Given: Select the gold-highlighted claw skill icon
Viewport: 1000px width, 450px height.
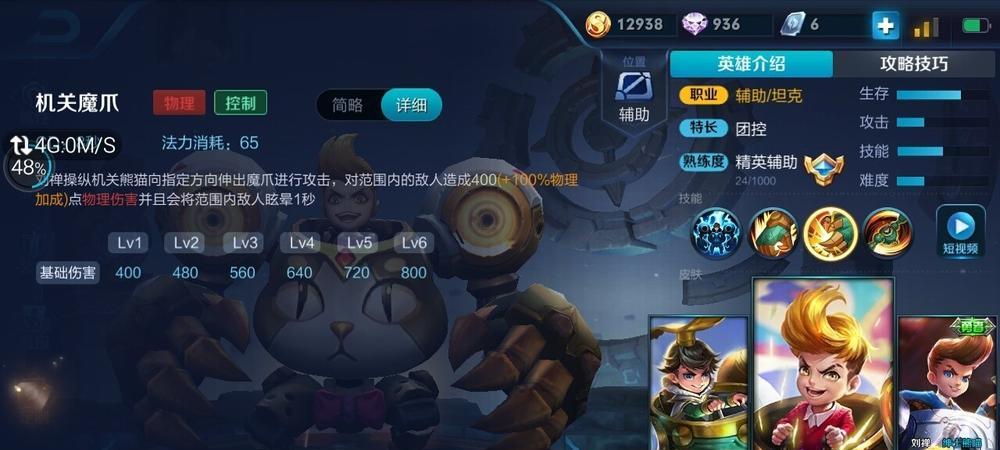Looking at the screenshot, I should (x=830, y=232).
